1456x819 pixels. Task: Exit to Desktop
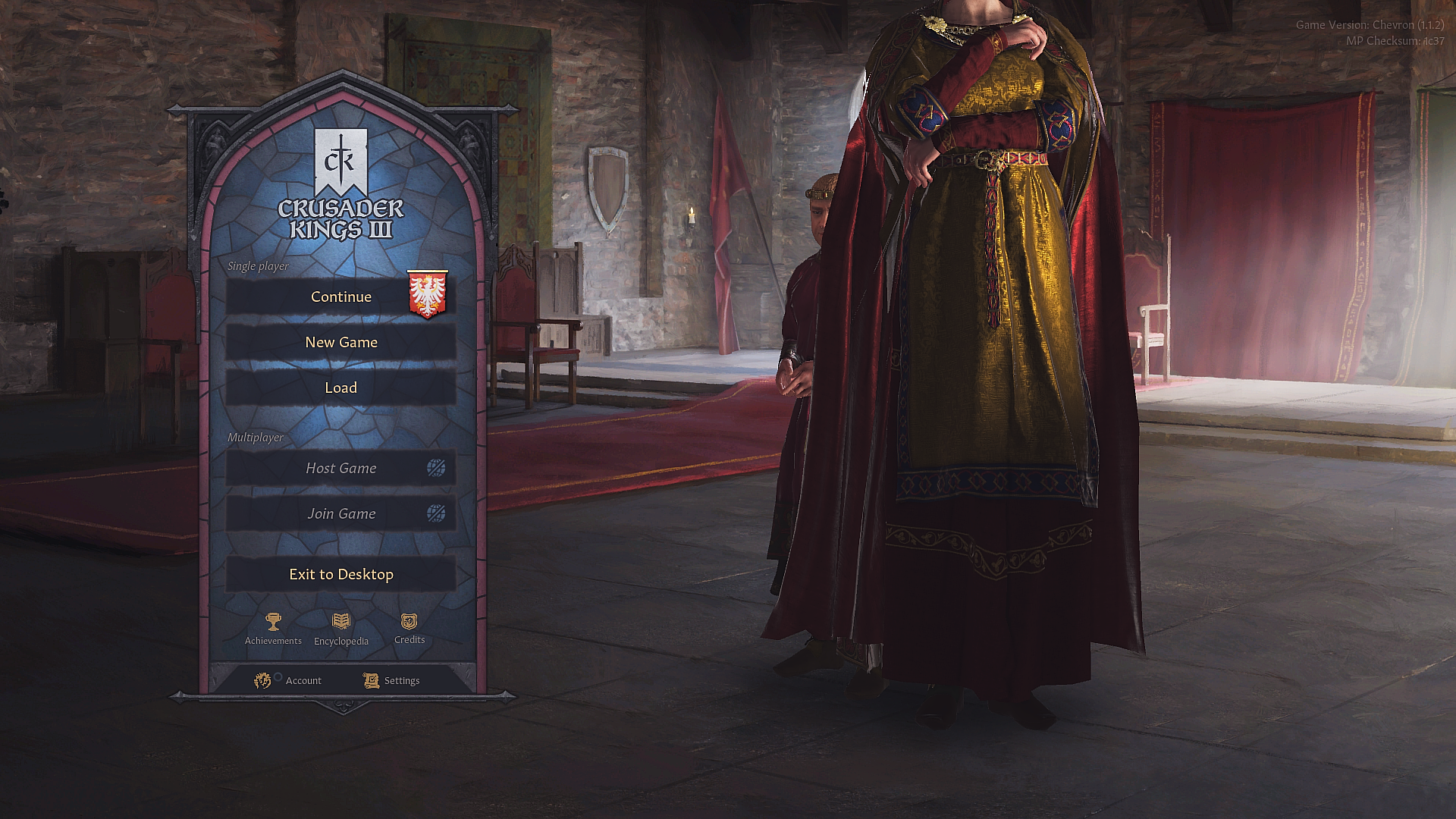[x=341, y=574]
